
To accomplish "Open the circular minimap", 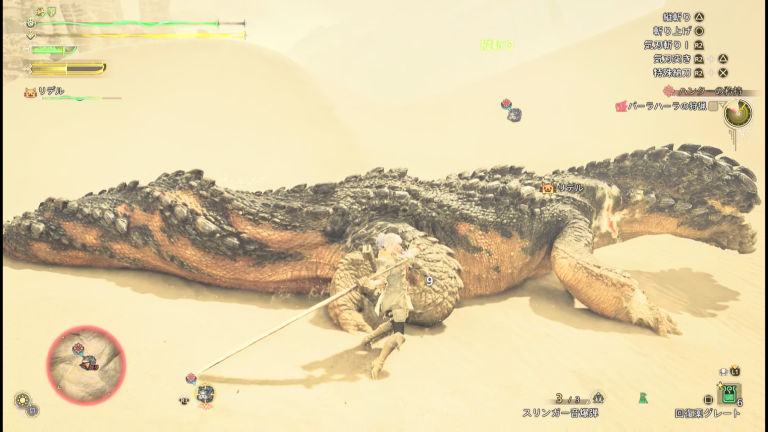I will pos(86,365).
